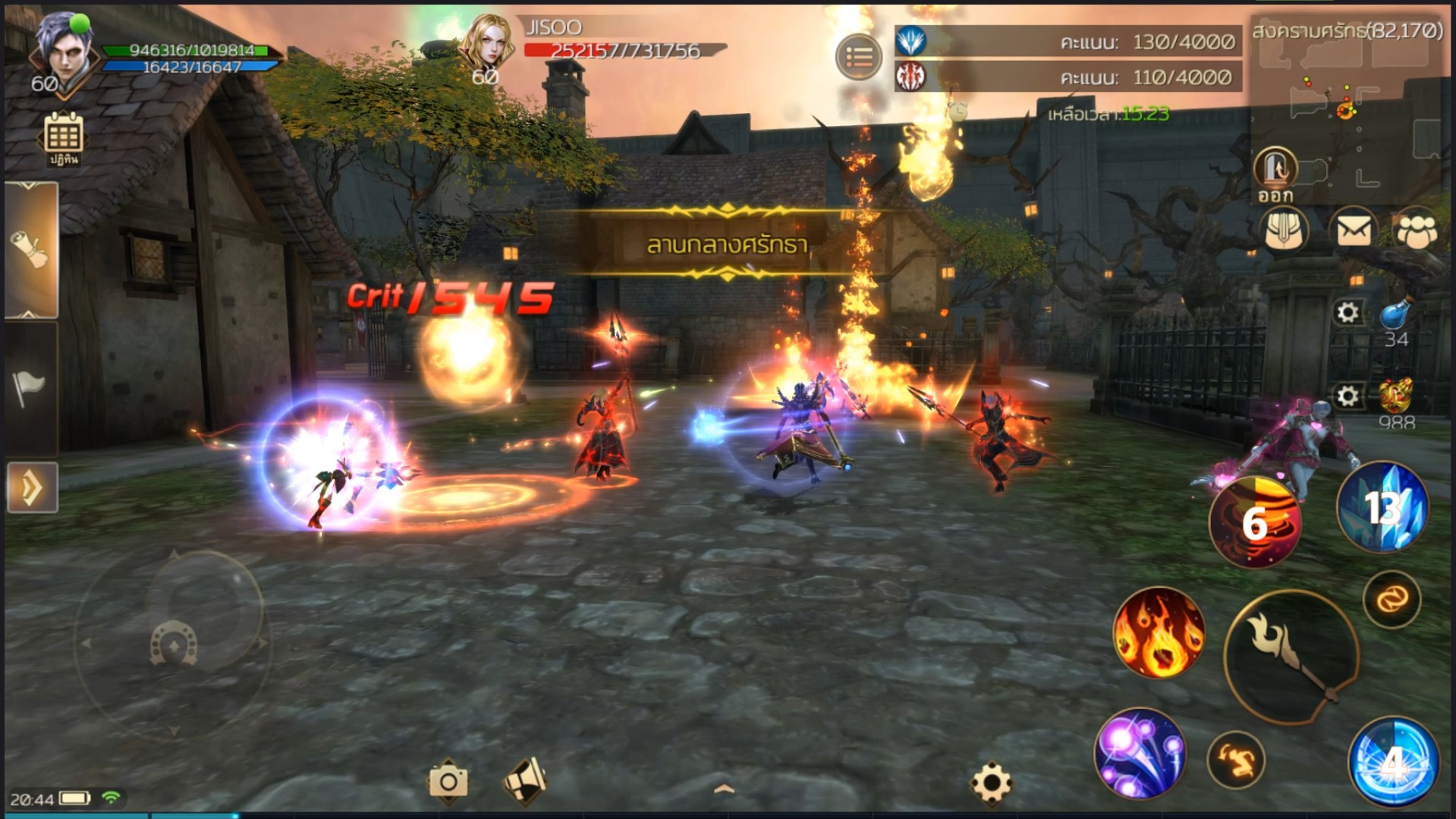Cast the triple flame skill
Screen dimensions: 1456x819
click(1159, 632)
